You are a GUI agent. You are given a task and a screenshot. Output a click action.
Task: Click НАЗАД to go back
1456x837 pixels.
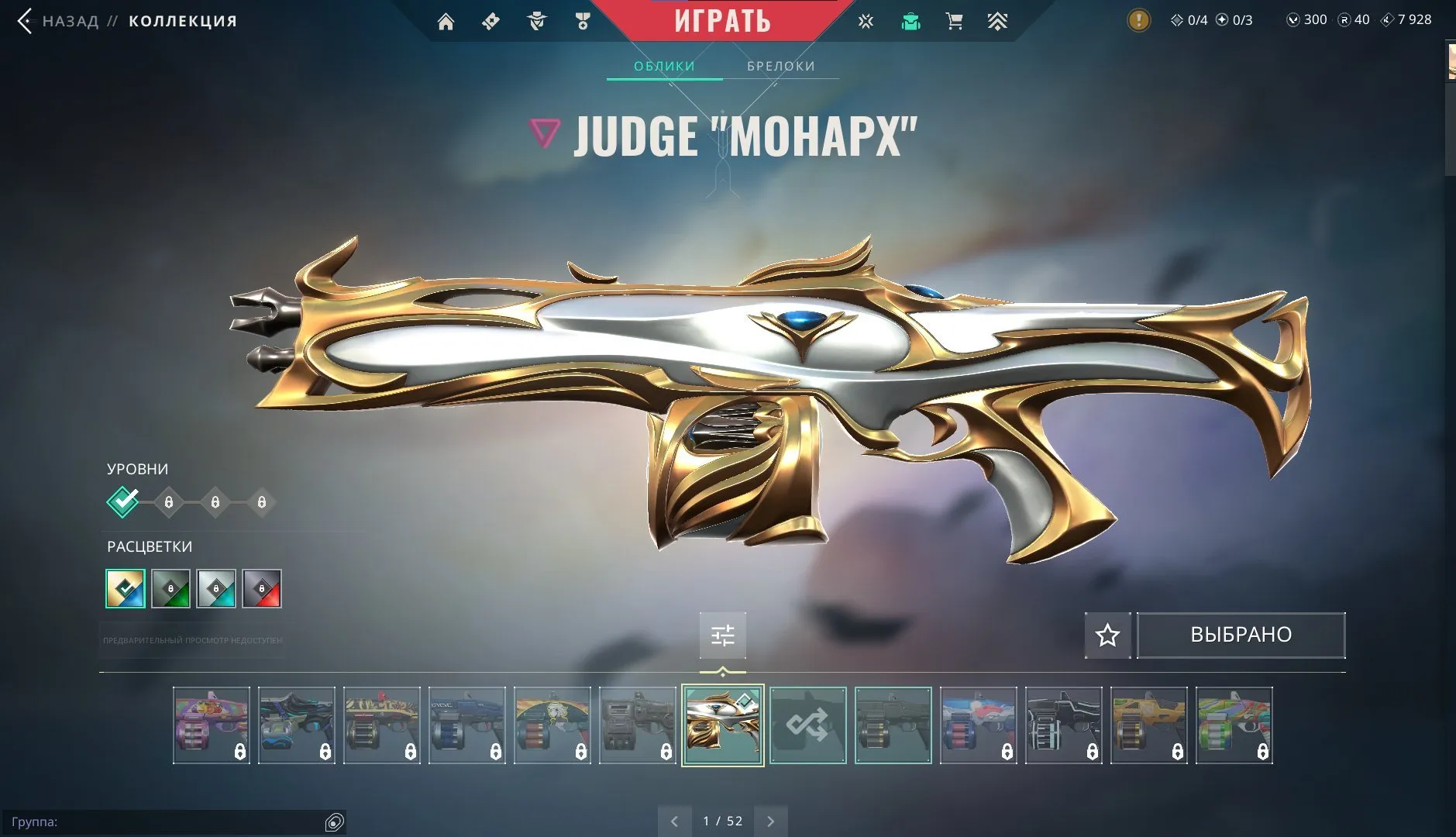(68, 21)
